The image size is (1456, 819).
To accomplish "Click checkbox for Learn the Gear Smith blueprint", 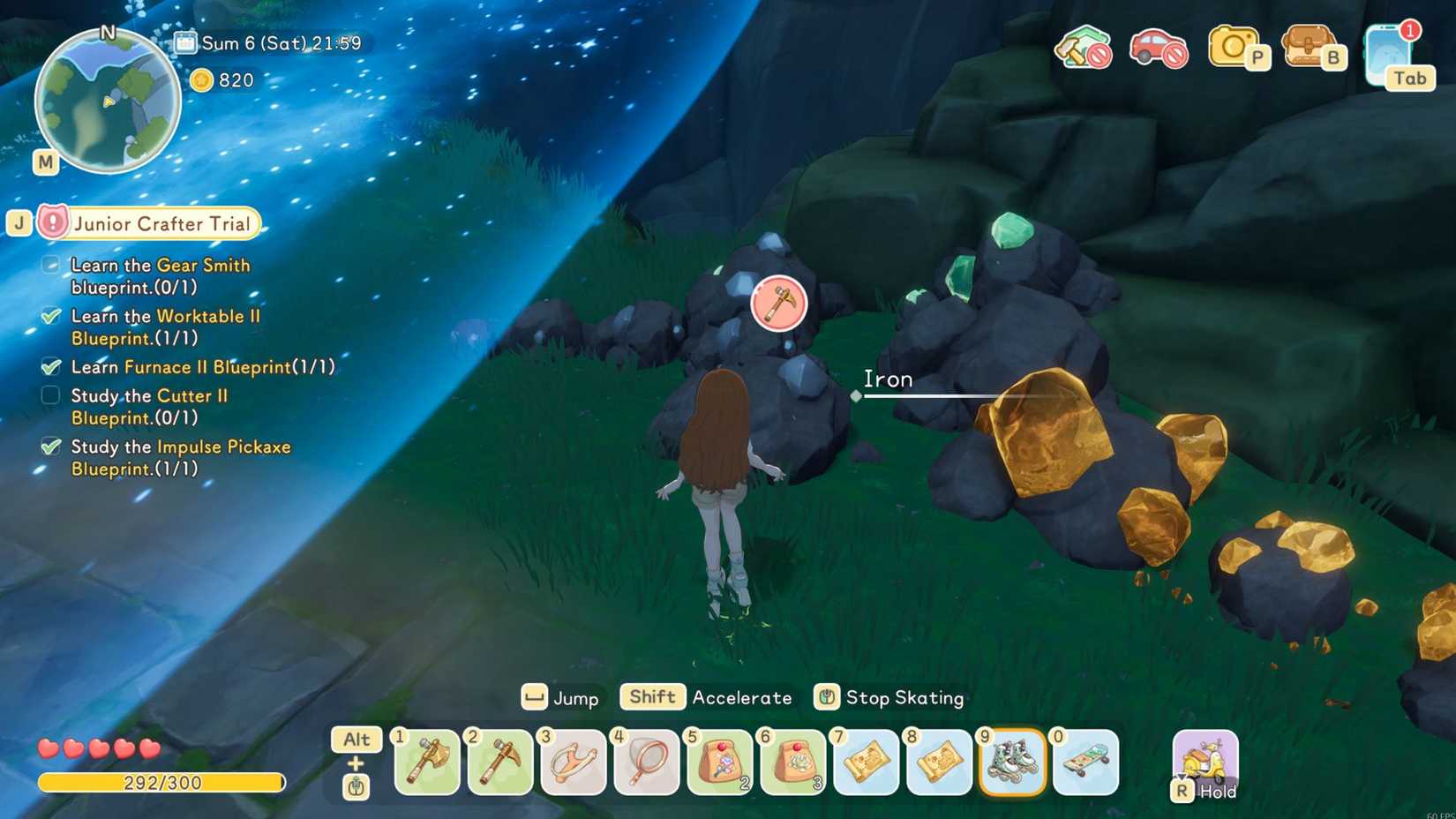I will click(49, 264).
